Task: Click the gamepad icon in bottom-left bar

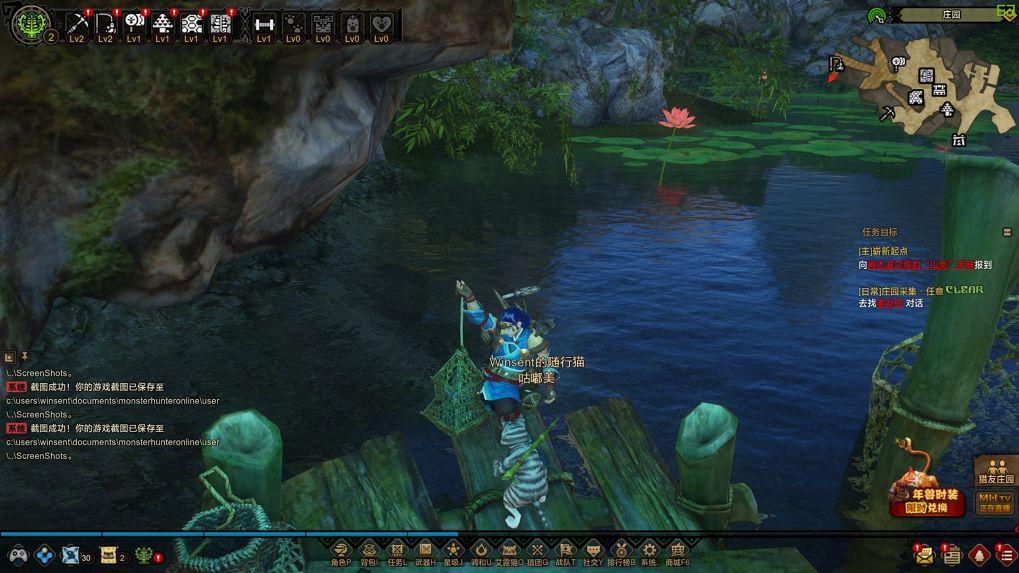Action: click(17, 554)
